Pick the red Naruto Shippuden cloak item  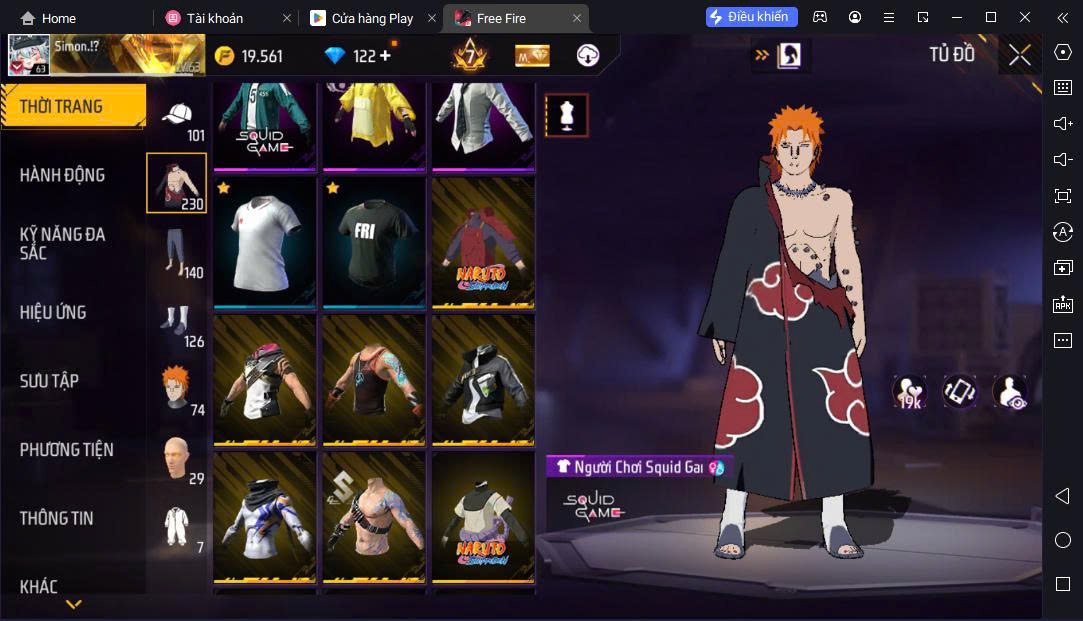pos(483,243)
